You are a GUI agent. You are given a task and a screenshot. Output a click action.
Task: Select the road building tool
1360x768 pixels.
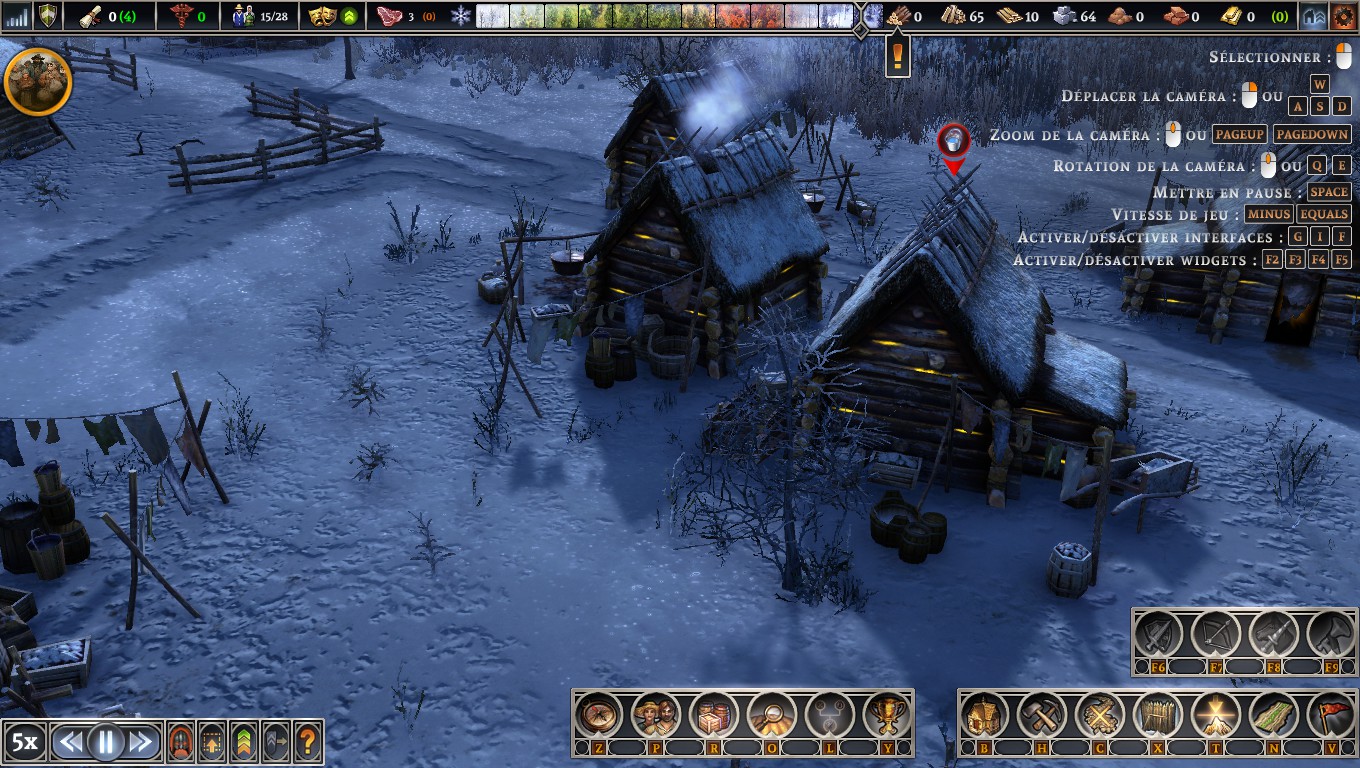[1273, 715]
